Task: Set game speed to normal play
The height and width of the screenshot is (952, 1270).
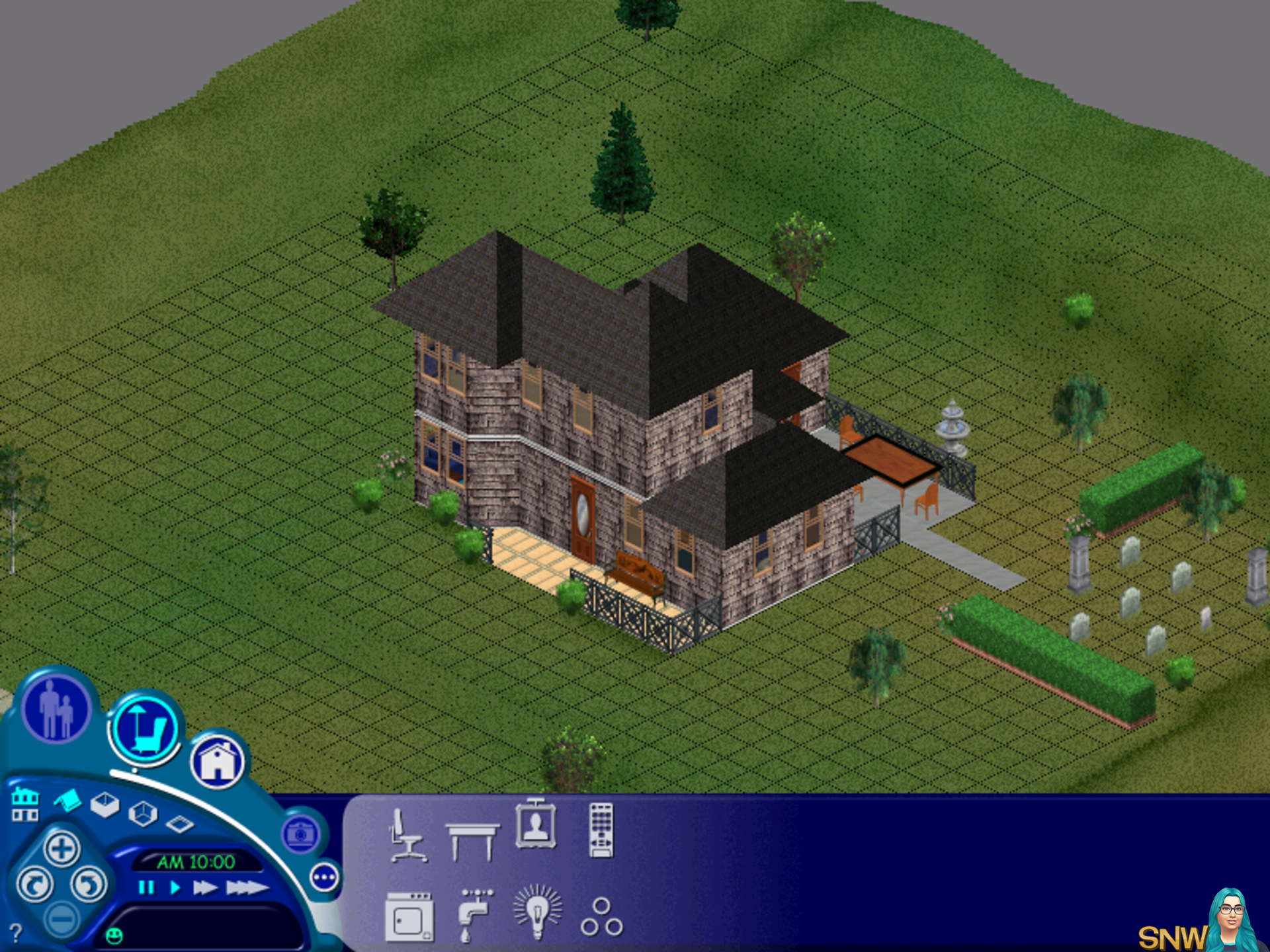Action: 175,887
